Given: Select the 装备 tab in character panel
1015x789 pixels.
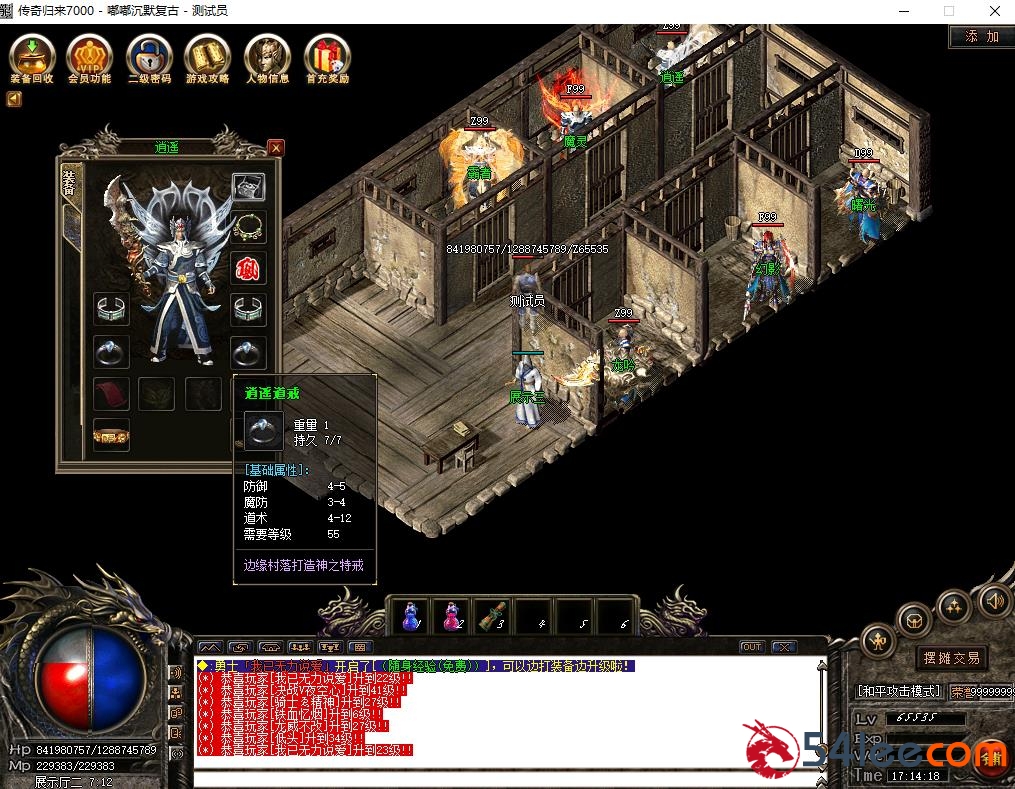Looking at the screenshot, I should 70,185.
